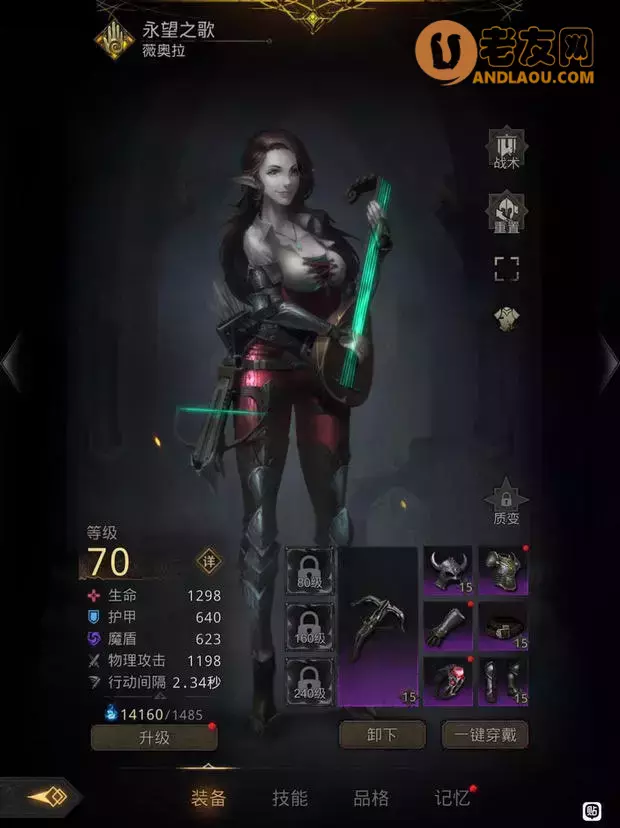This screenshot has height=828, width=620.
Task: Toggle the fullscreen view brackets icon
Action: pos(507,268)
